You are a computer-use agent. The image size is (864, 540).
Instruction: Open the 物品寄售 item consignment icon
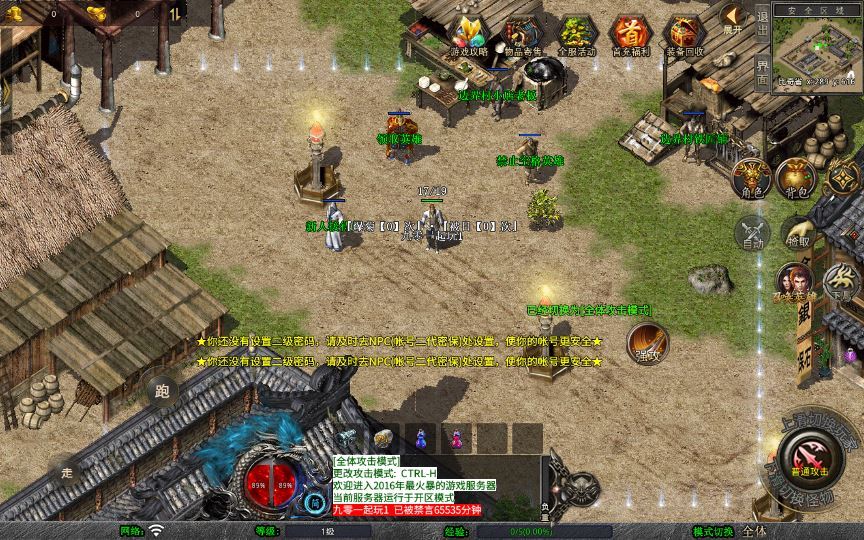pyautogui.click(x=521, y=36)
